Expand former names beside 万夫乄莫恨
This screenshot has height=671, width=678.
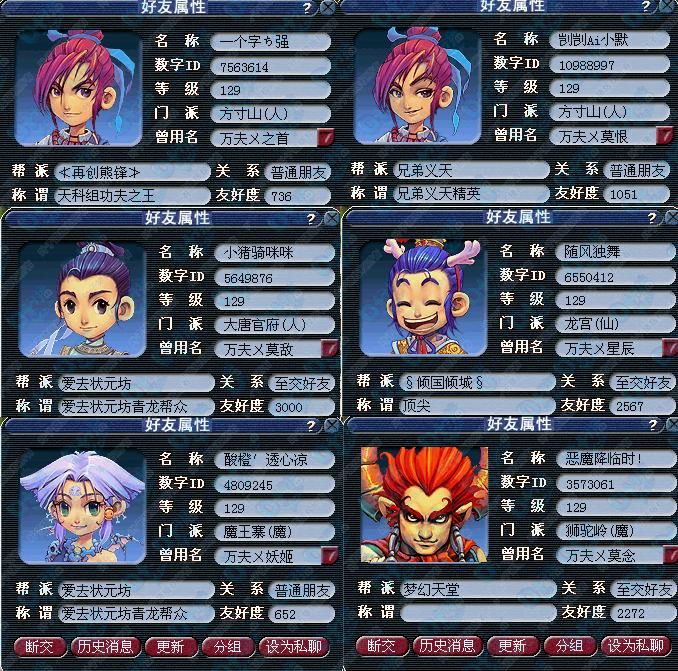click(664, 136)
